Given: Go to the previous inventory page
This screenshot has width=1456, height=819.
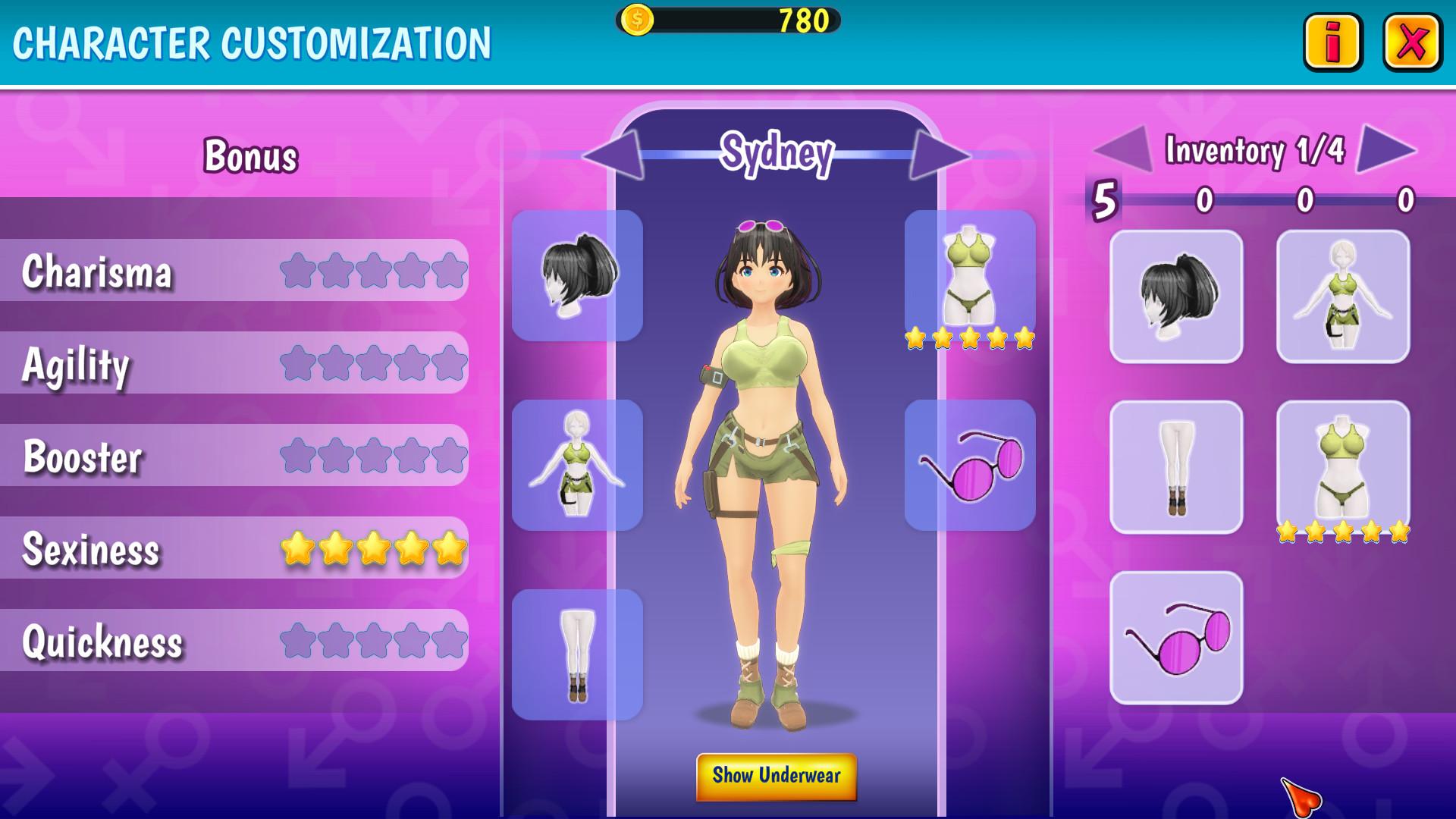Looking at the screenshot, I should (x=1125, y=149).
